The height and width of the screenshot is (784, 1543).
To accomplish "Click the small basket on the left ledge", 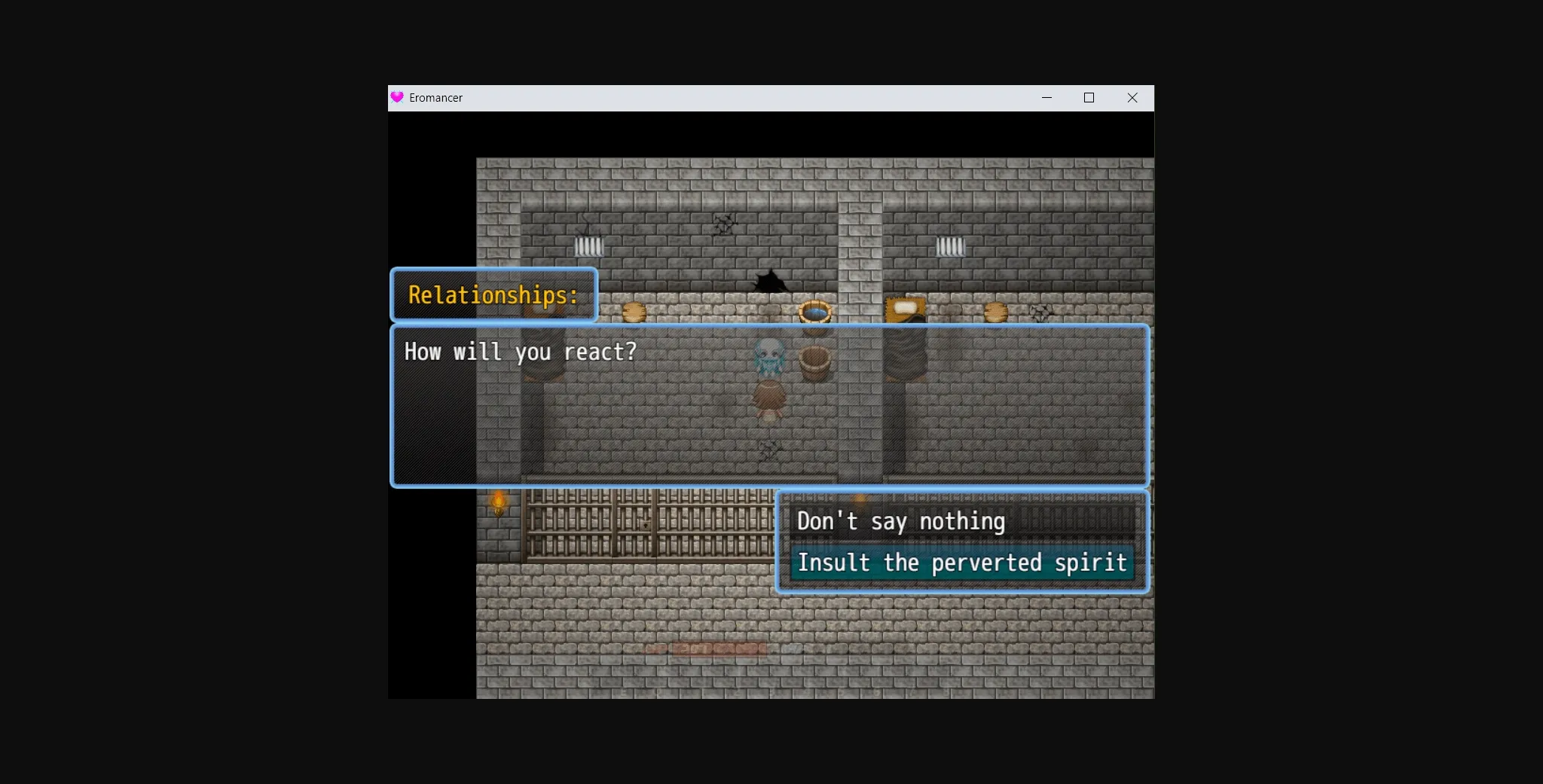I will click(633, 311).
